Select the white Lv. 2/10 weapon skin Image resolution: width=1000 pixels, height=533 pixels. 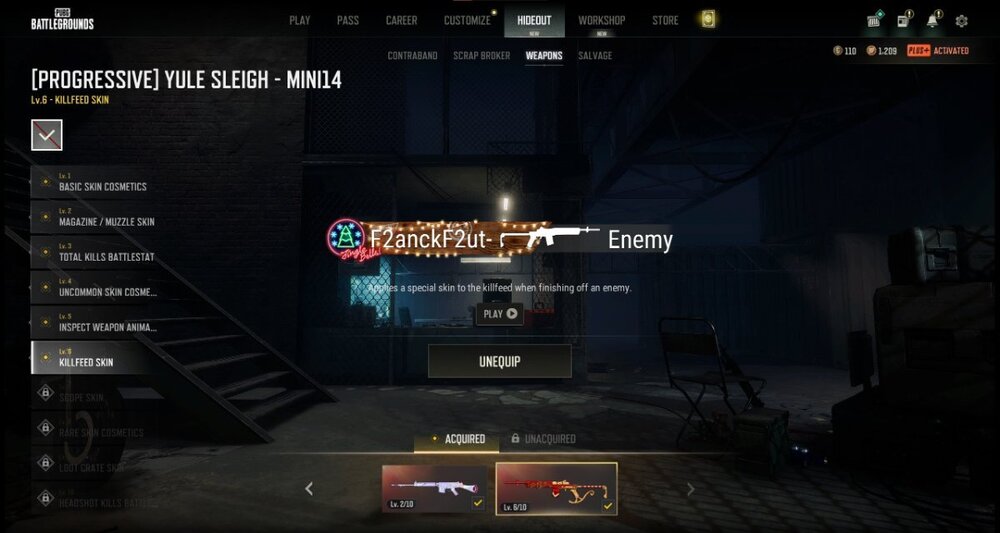click(x=435, y=488)
